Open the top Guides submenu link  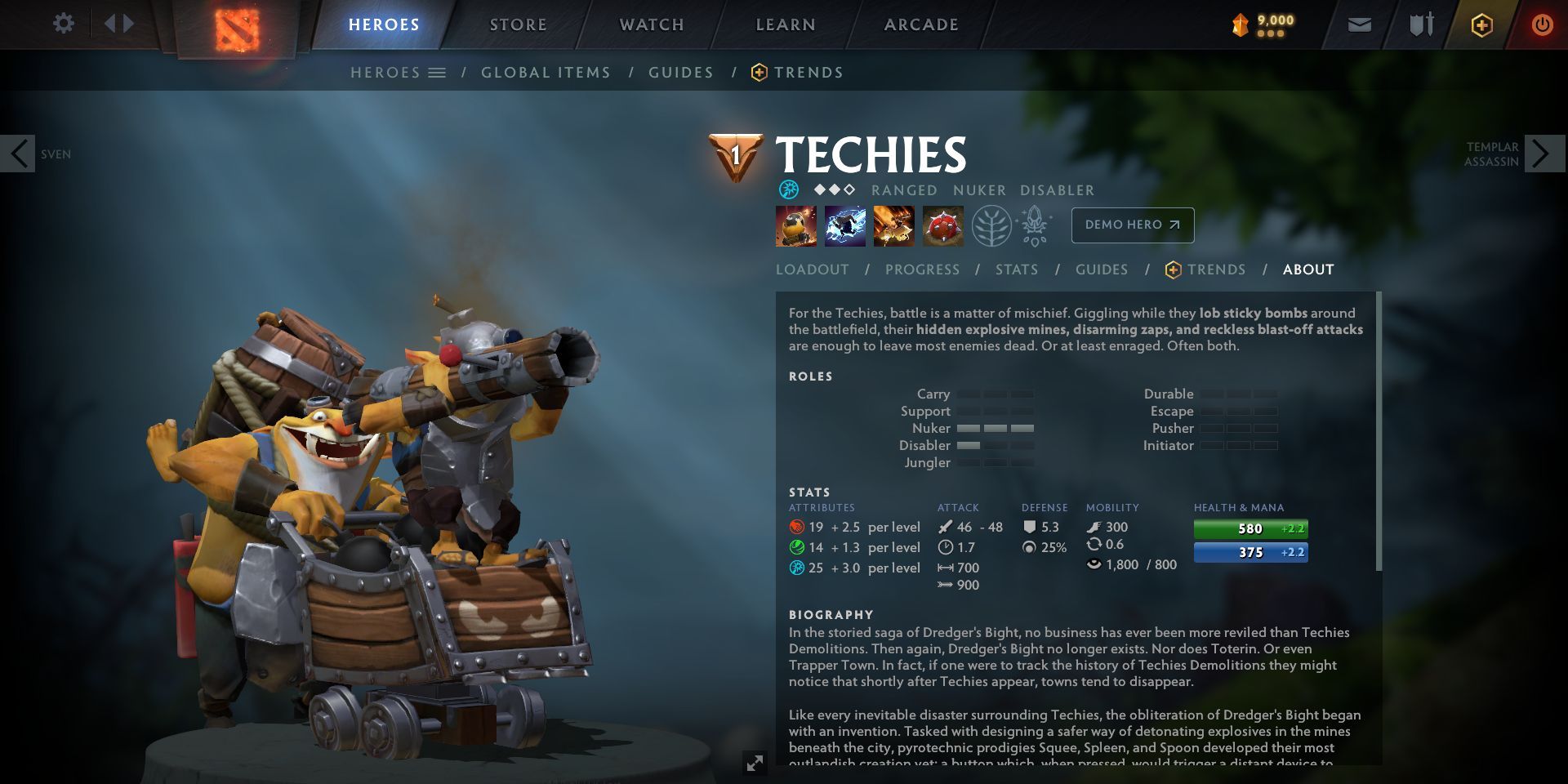pyautogui.click(x=681, y=73)
